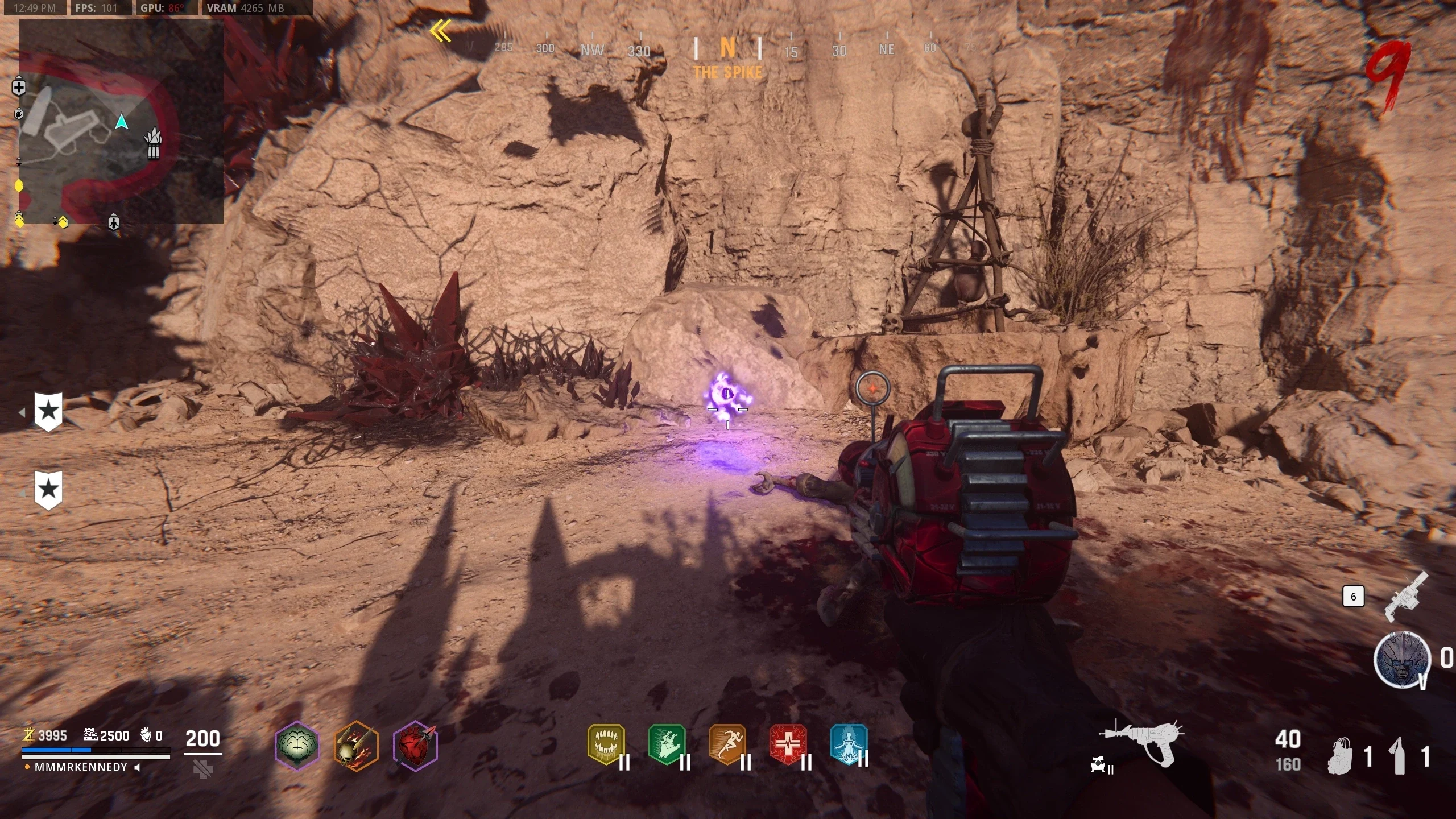Click the lower star shield badge
The image size is (1456, 819).
(x=48, y=490)
